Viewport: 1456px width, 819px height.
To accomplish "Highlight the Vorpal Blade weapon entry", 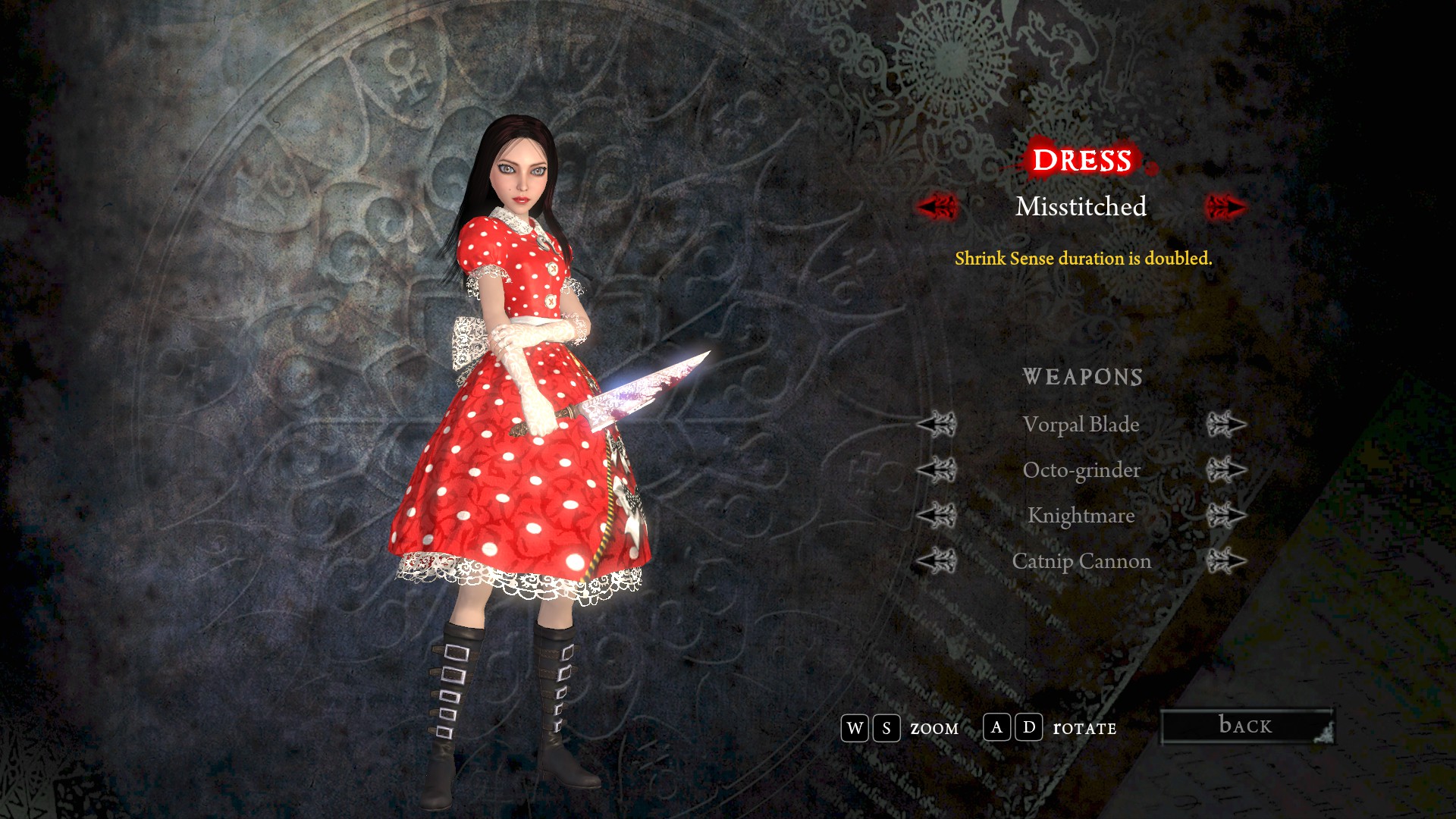I will [x=1081, y=425].
